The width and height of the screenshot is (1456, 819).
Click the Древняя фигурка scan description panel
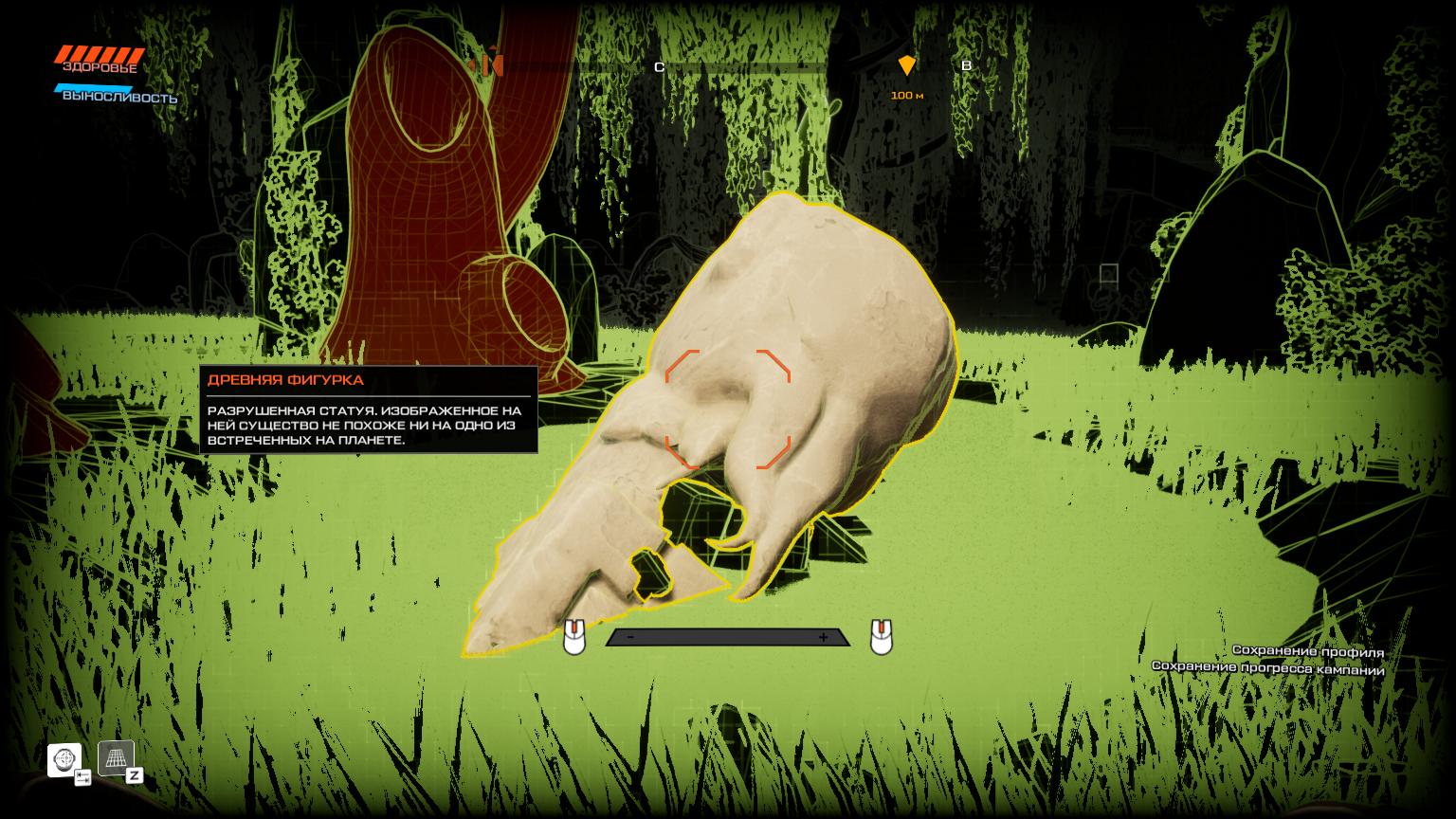click(368, 409)
